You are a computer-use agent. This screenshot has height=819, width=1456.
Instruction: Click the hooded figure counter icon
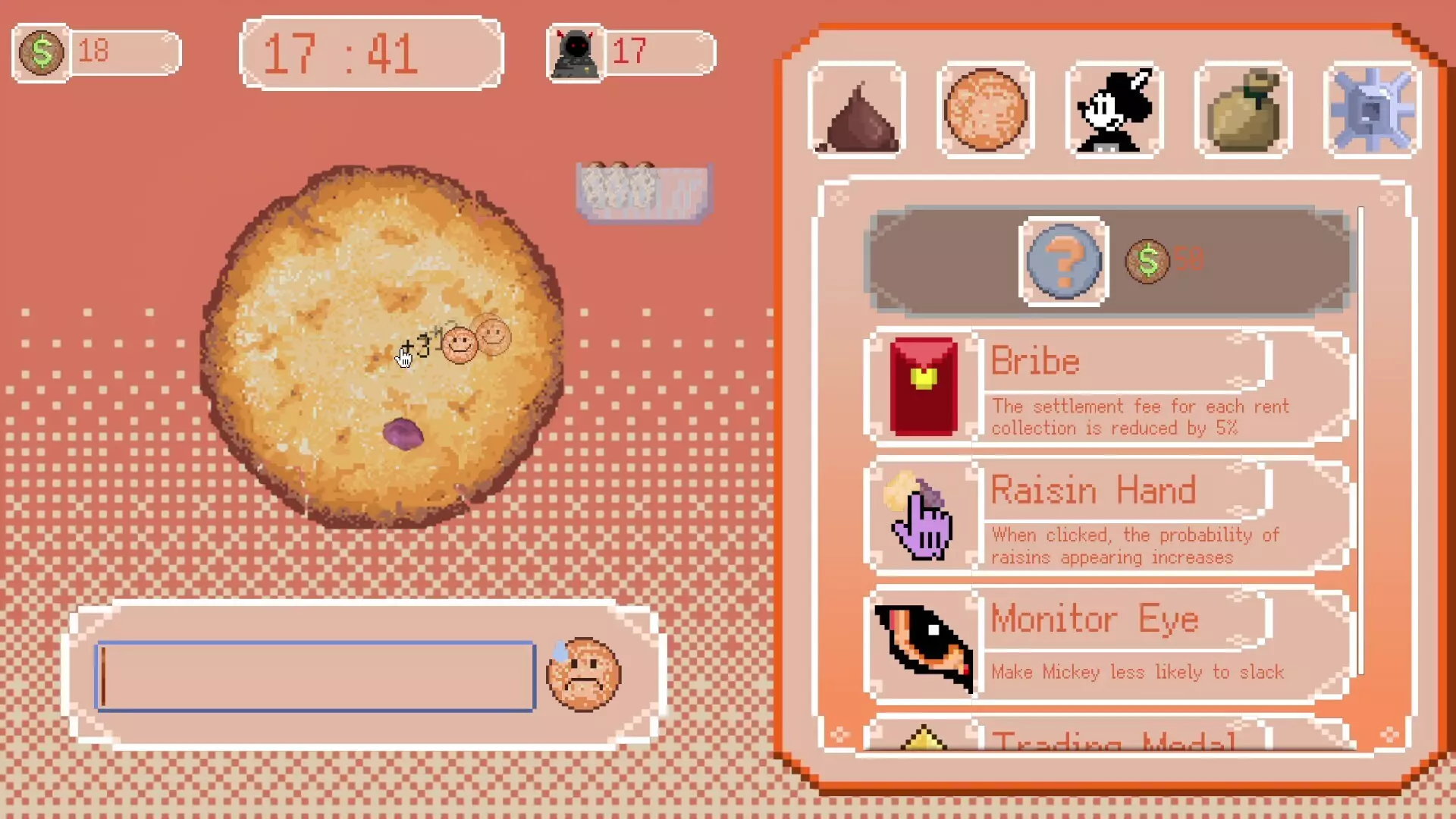click(x=575, y=52)
